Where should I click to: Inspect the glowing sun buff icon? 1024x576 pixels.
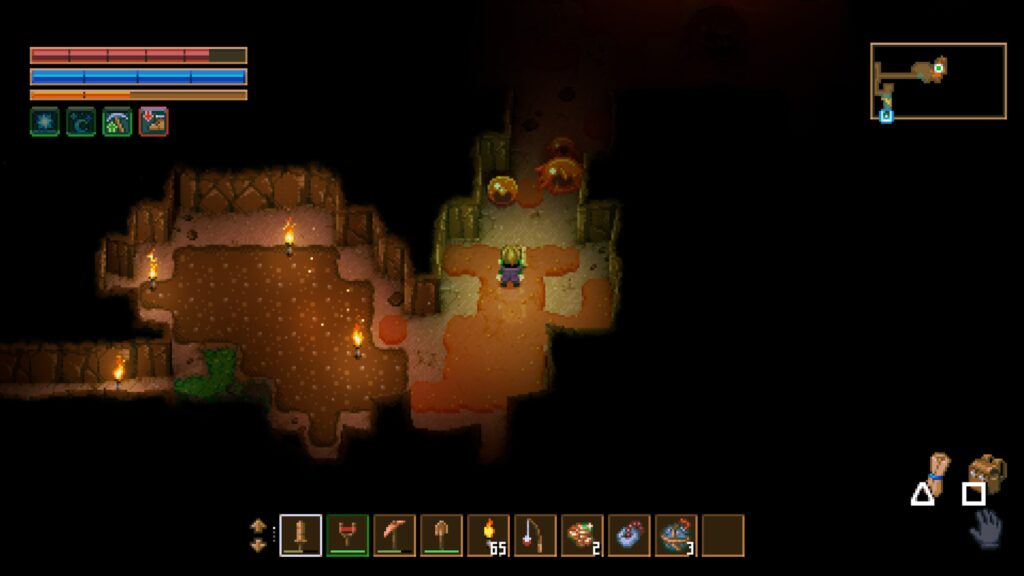click(44, 122)
